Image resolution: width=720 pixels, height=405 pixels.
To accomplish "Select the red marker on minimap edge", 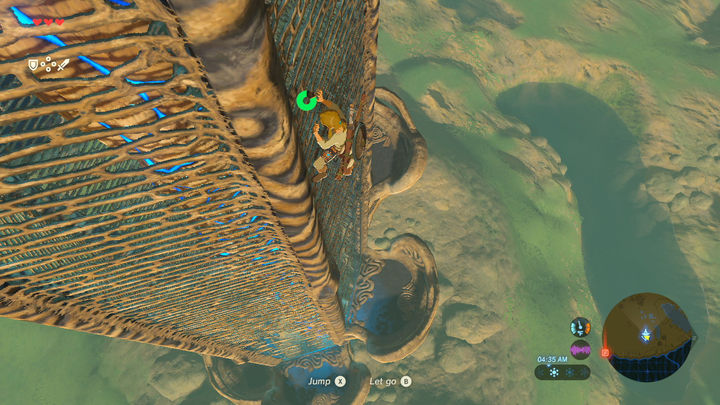I will coord(604,352).
